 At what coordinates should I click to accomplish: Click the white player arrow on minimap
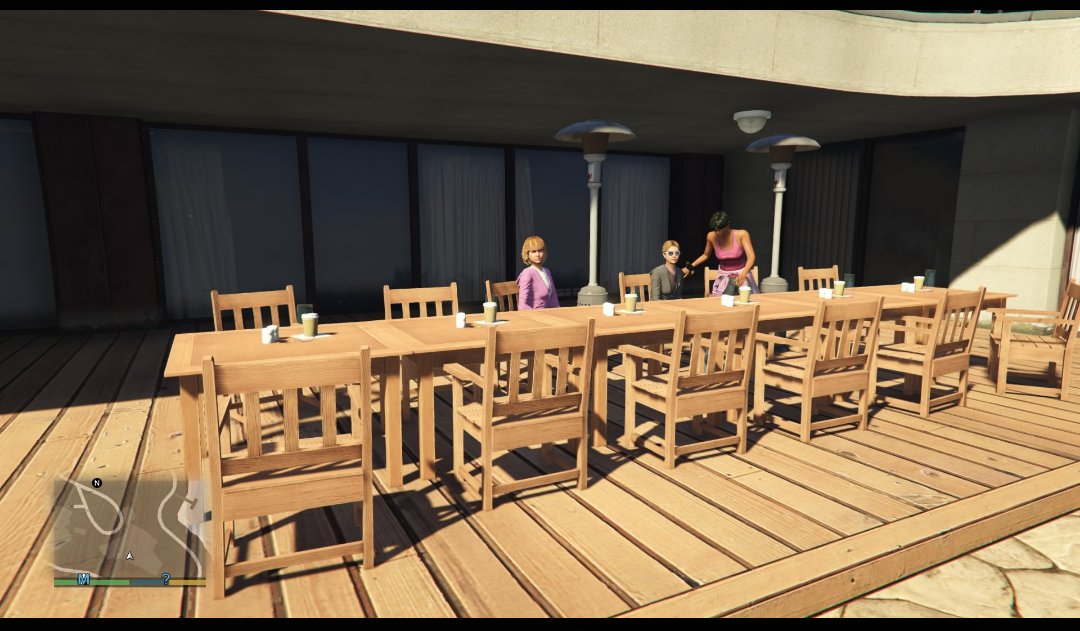click(x=129, y=555)
